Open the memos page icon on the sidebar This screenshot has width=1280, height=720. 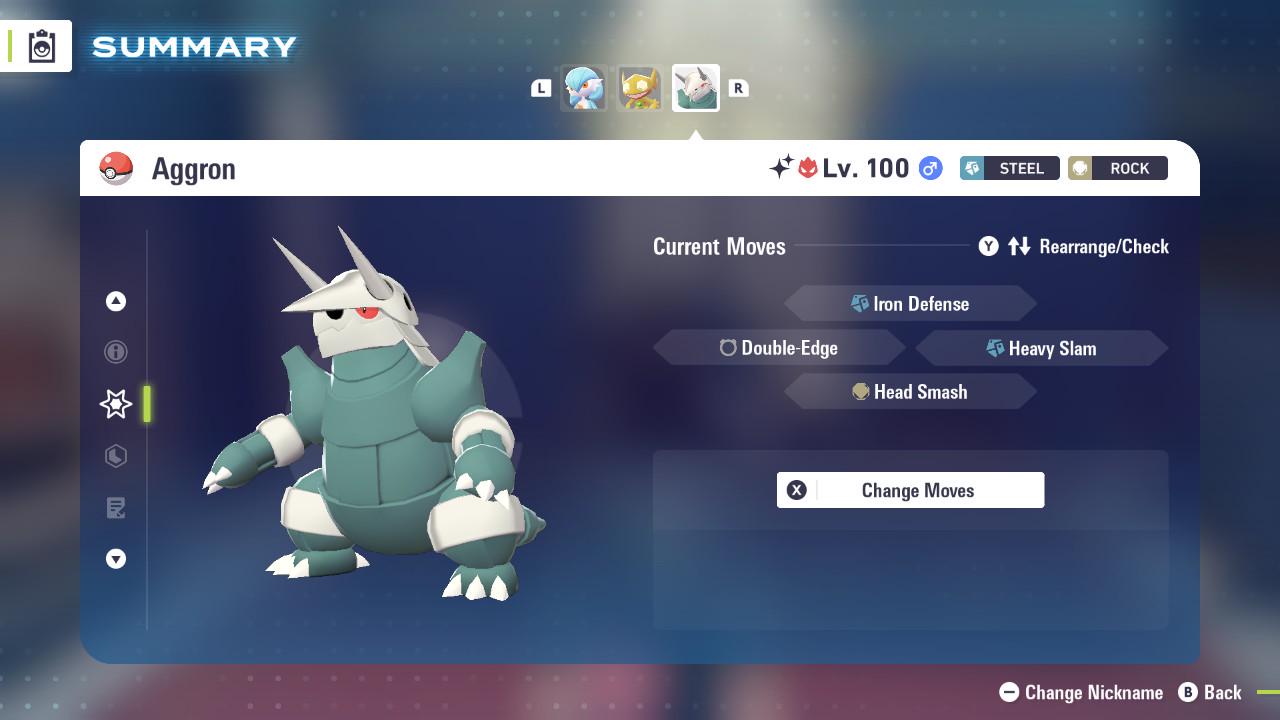tap(116, 508)
